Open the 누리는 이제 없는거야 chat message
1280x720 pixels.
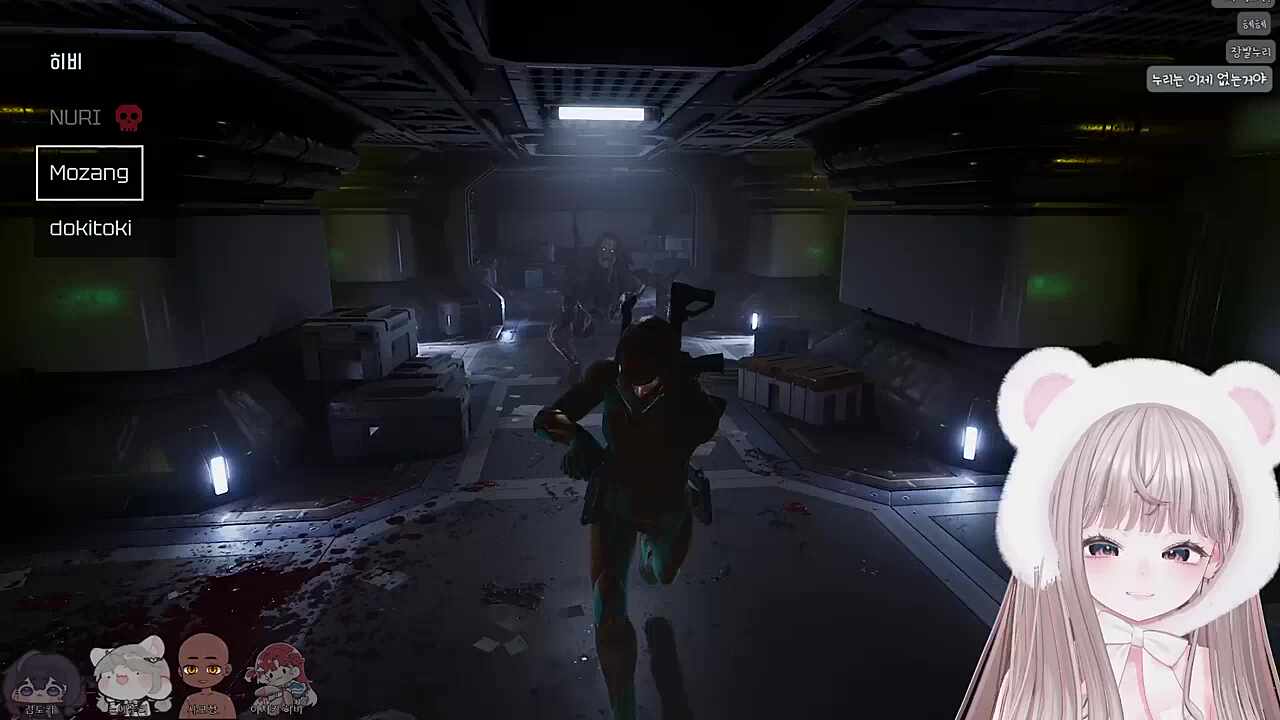click(x=1208, y=79)
